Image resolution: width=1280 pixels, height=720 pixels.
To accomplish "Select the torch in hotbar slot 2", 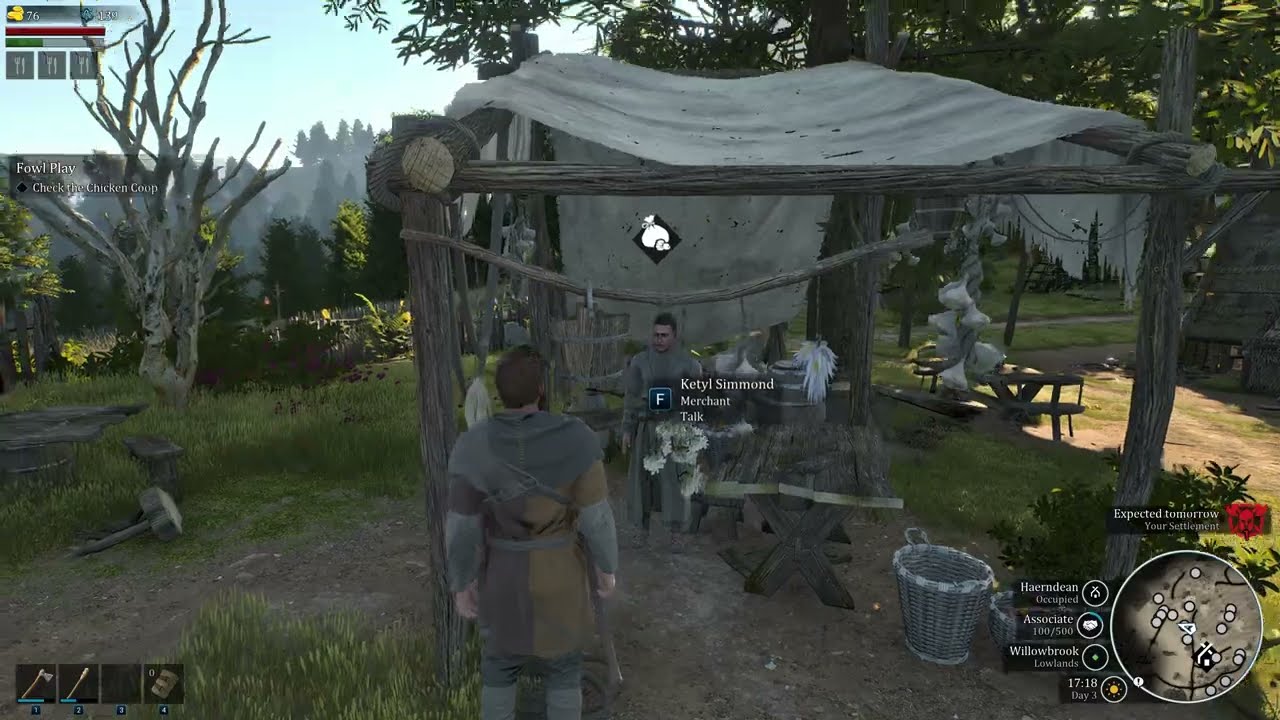I will point(78,684).
